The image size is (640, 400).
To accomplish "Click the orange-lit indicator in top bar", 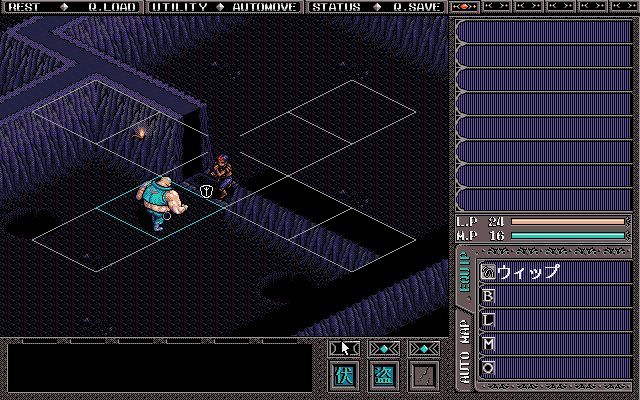I will coord(465,7).
